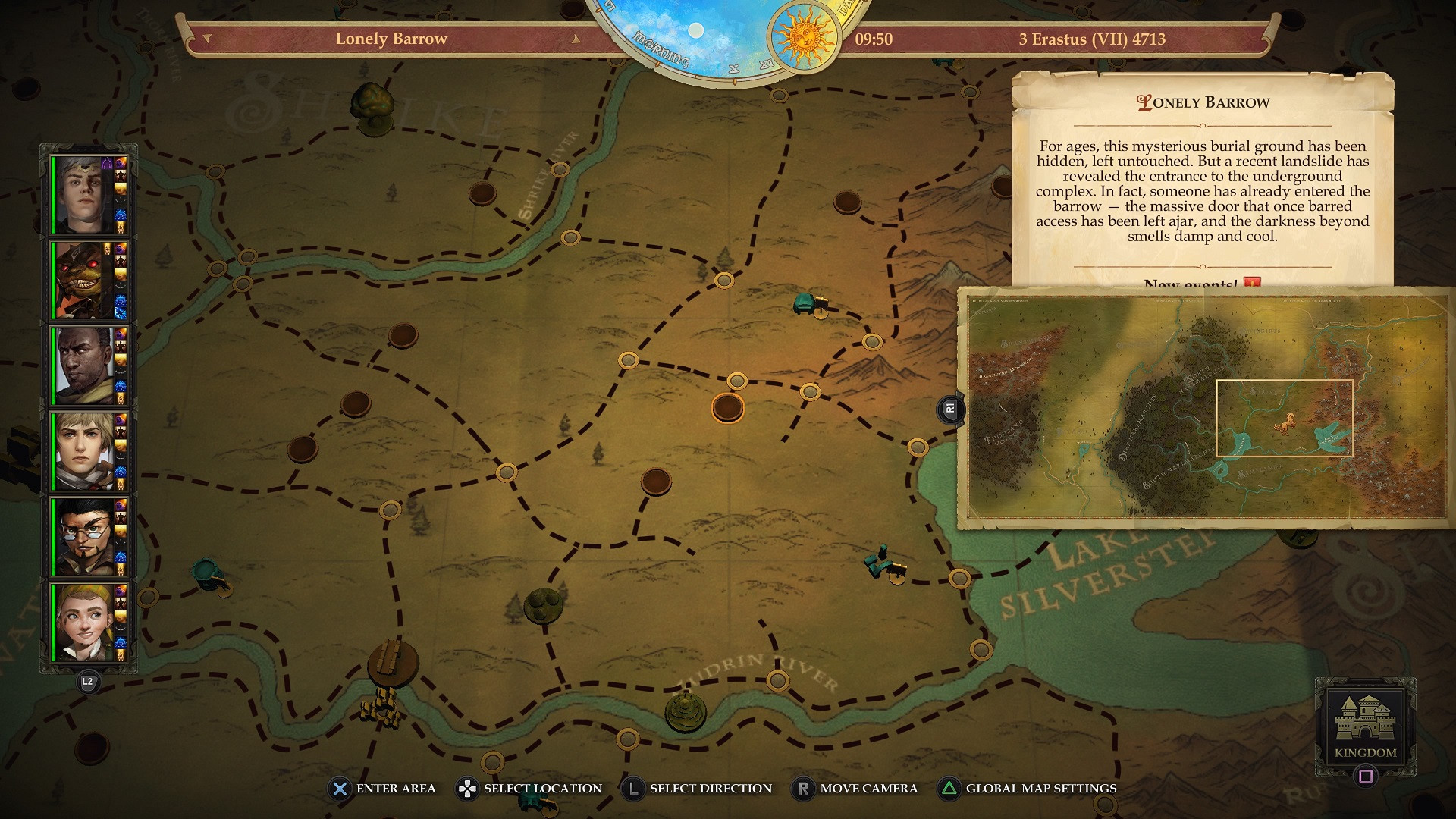The height and width of the screenshot is (819, 1456).
Task: Click the world overview minimap
Action: [x=1206, y=408]
